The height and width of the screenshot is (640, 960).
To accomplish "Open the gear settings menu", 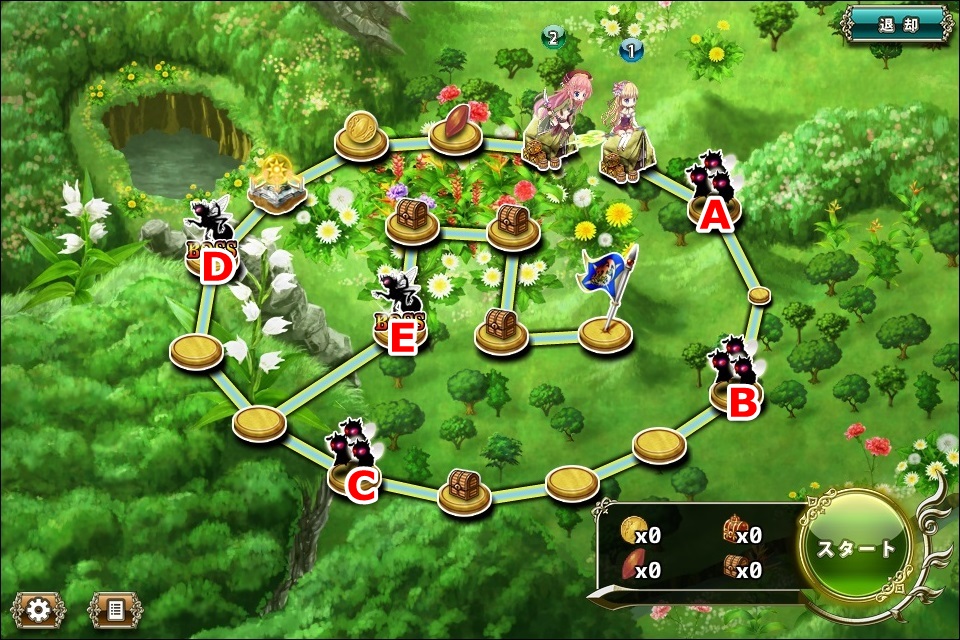I will click(38, 608).
